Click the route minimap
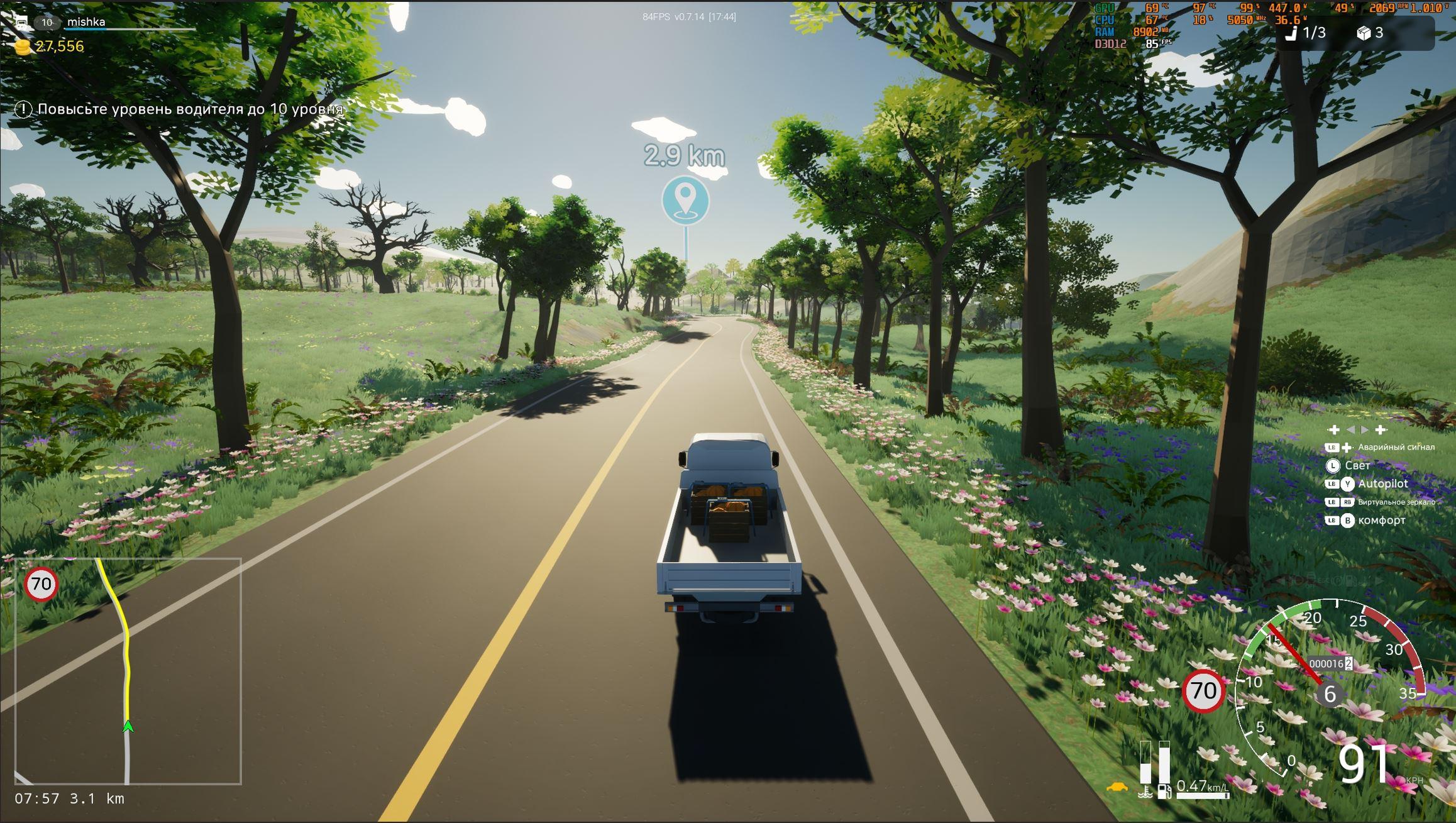 click(128, 671)
